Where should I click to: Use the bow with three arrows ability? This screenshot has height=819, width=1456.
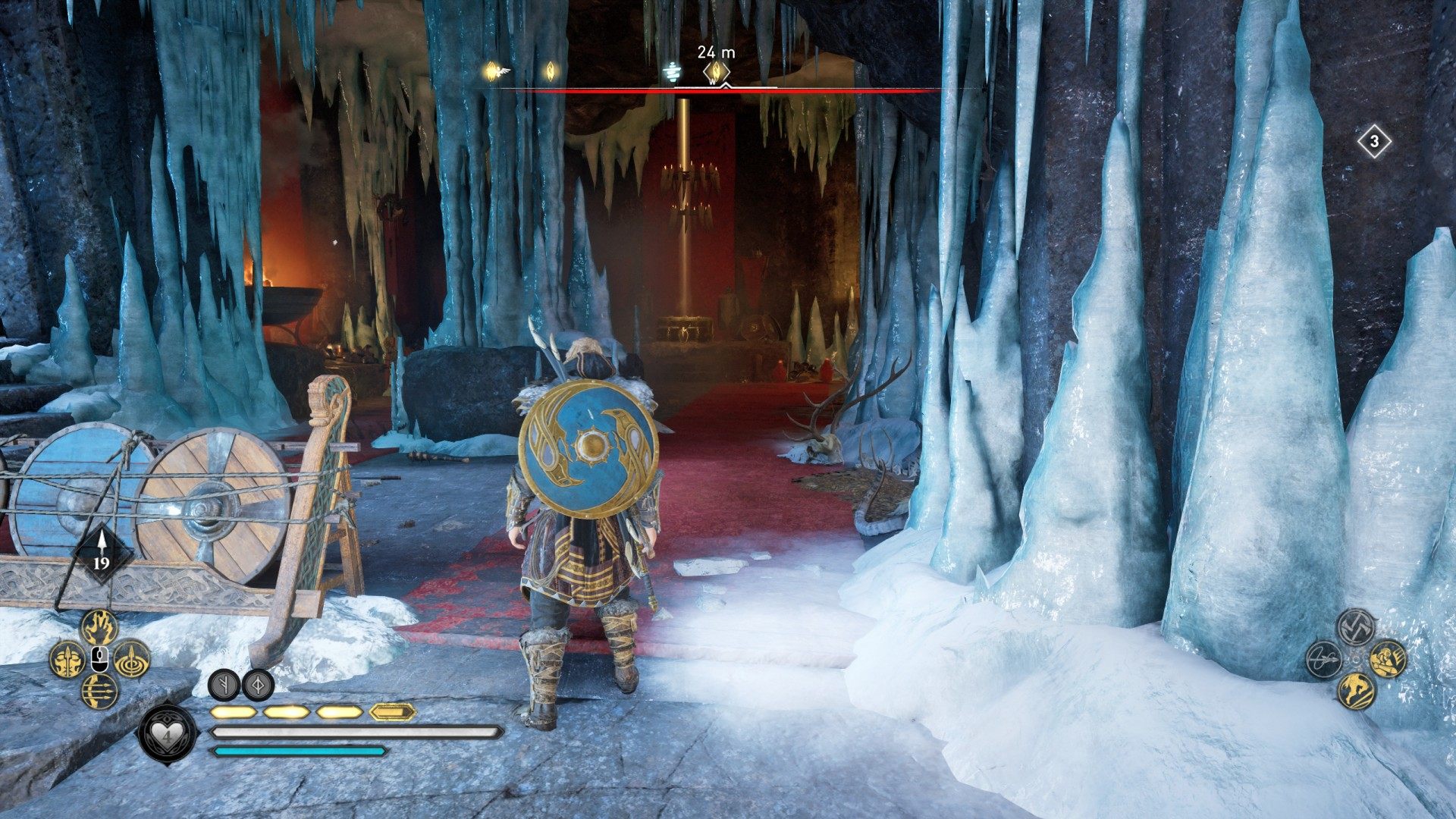point(99,691)
